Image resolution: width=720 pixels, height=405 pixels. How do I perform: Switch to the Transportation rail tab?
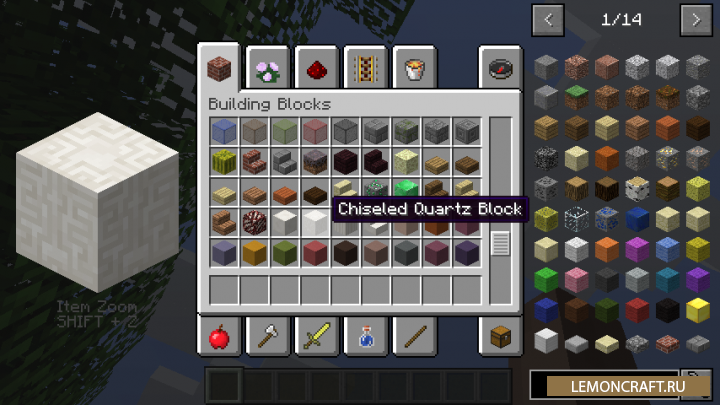tap(365, 69)
